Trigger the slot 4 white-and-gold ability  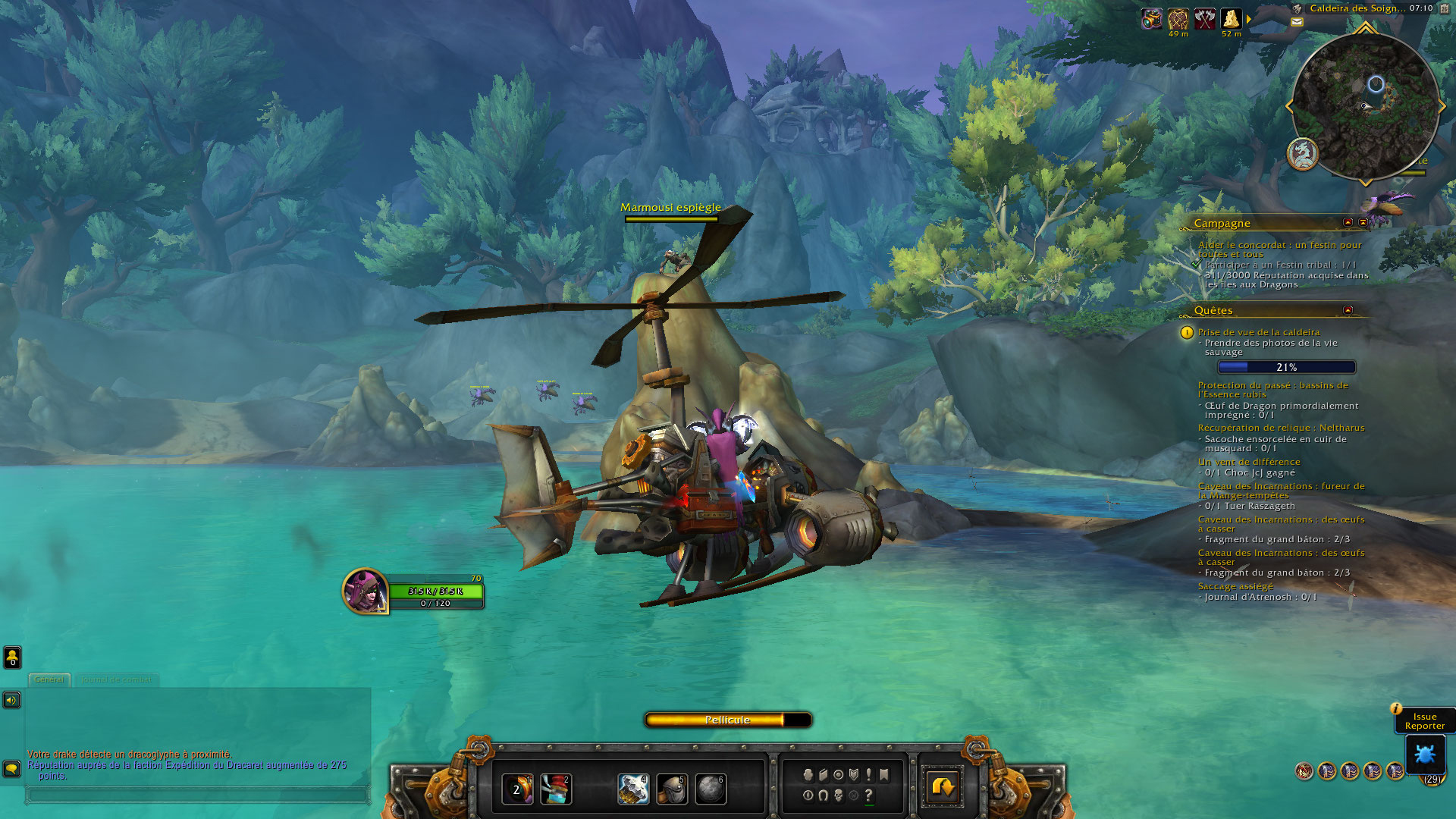click(x=633, y=789)
